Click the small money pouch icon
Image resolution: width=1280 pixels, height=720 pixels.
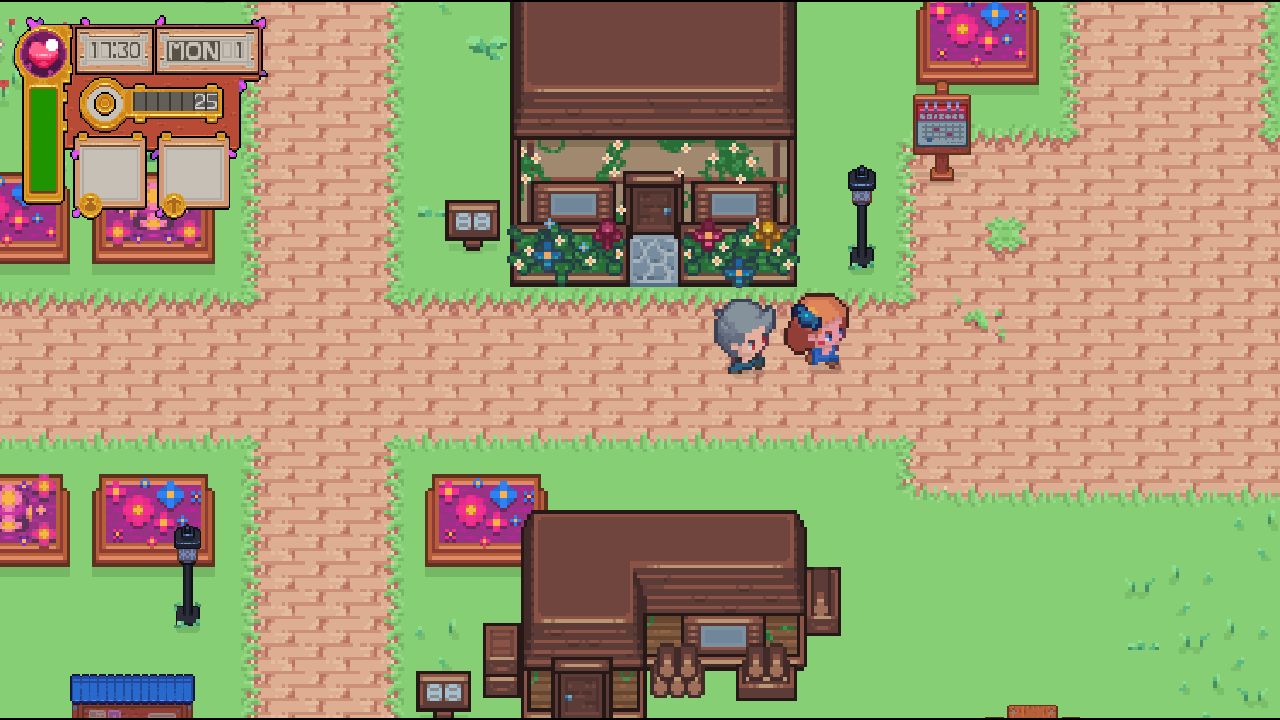point(89,204)
